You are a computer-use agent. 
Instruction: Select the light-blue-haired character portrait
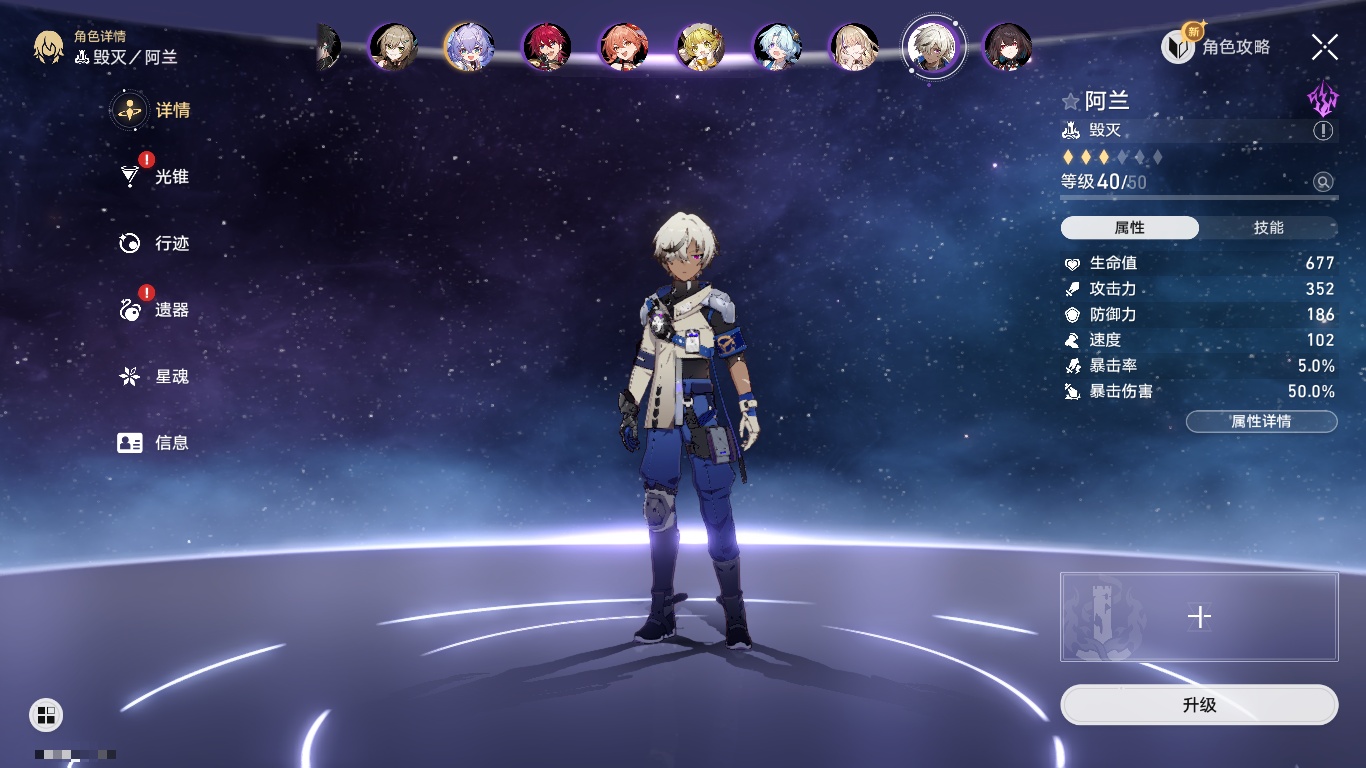click(x=777, y=47)
